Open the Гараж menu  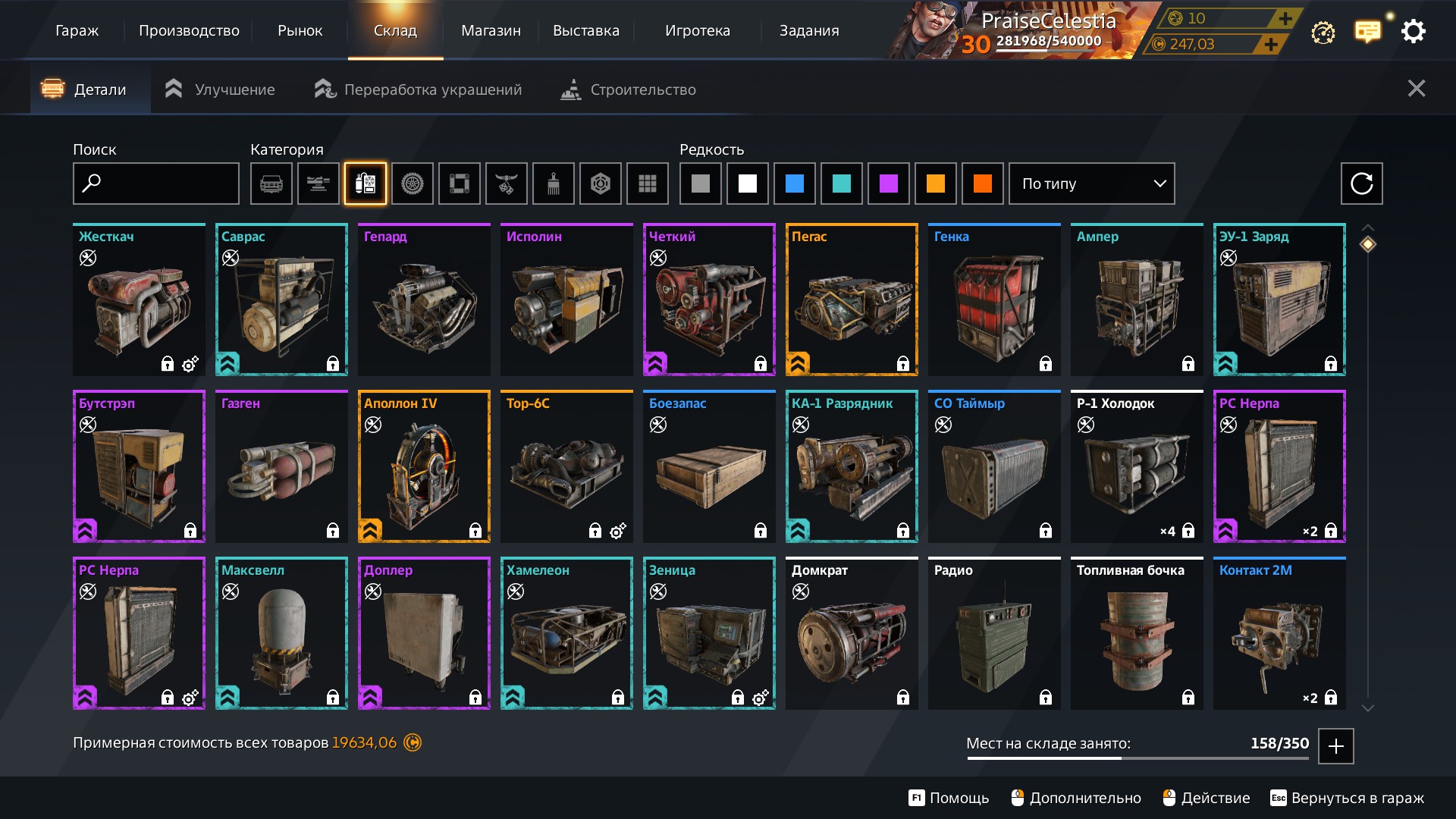coord(77,31)
